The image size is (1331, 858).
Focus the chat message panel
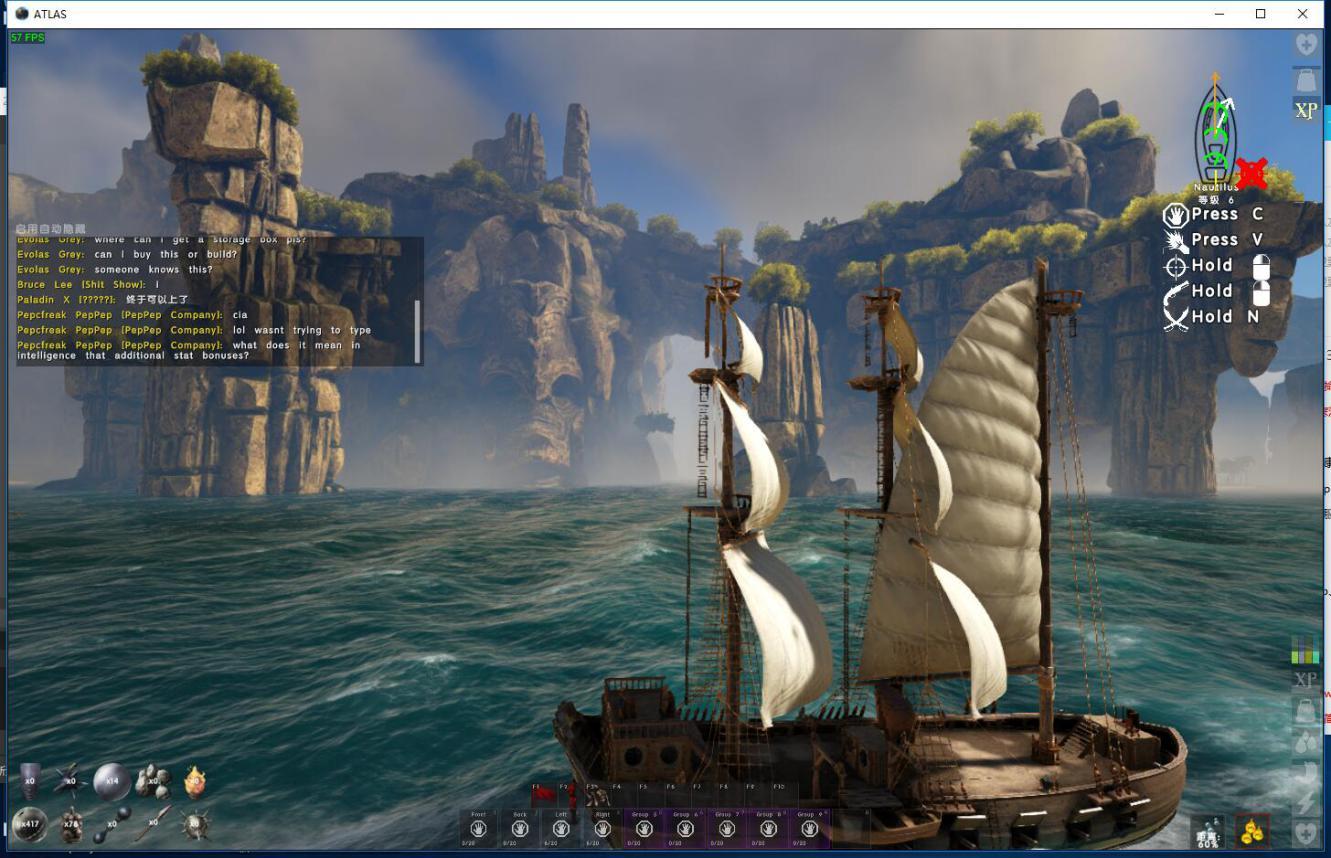(x=215, y=300)
